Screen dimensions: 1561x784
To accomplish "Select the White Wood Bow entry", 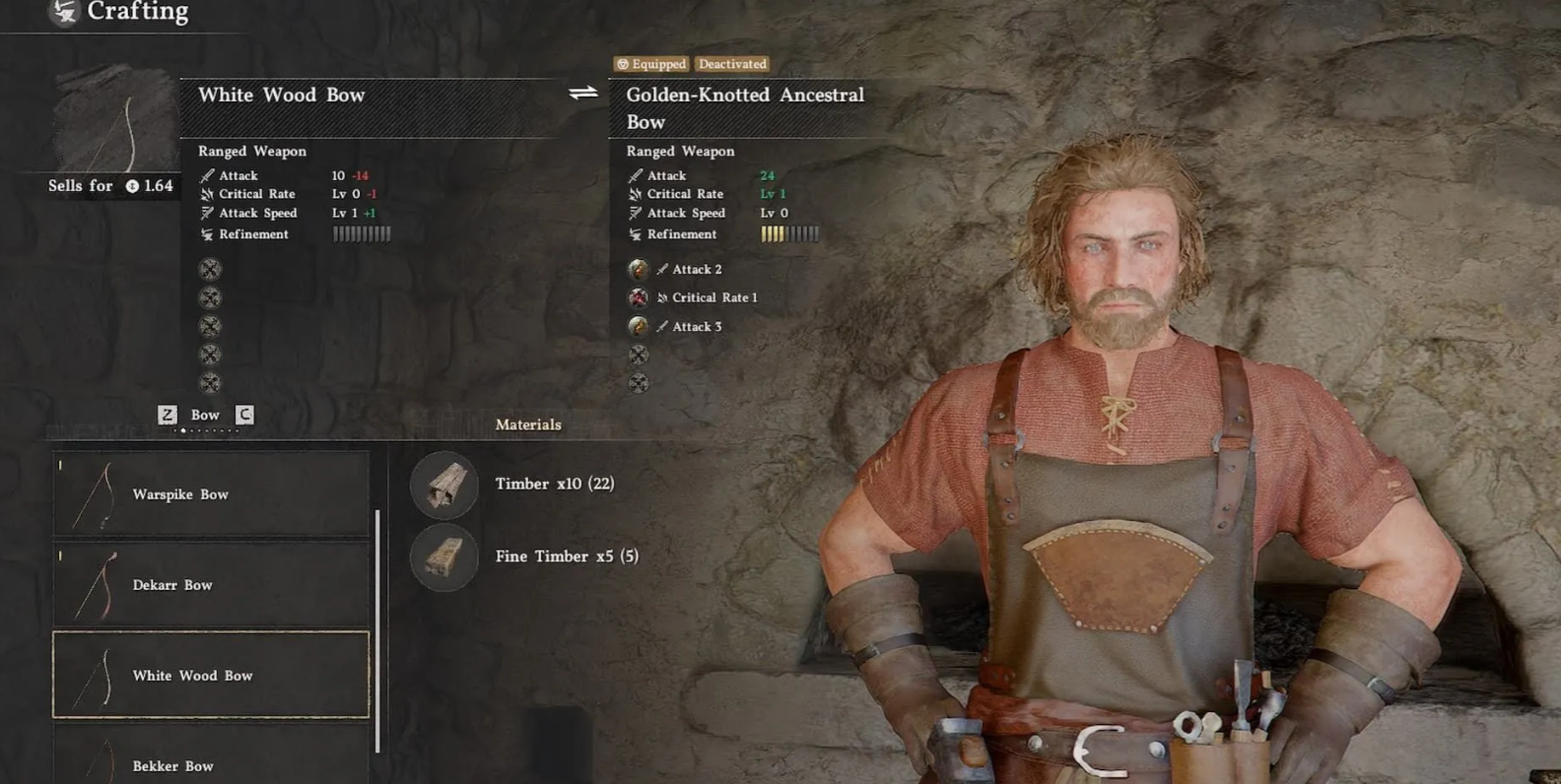I will (211, 676).
